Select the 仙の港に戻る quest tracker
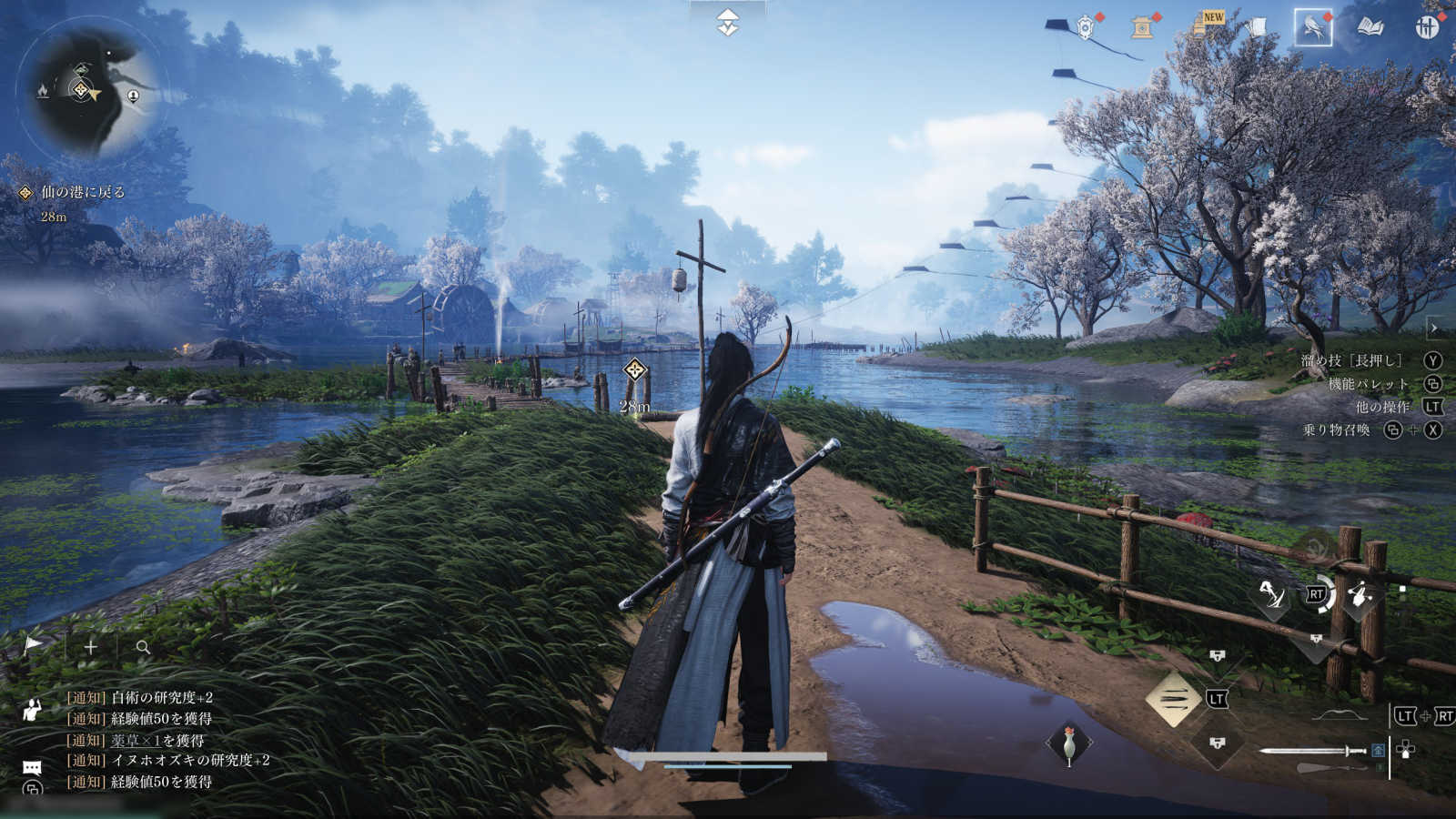Viewport: 1456px width, 819px height. (x=83, y=192)
